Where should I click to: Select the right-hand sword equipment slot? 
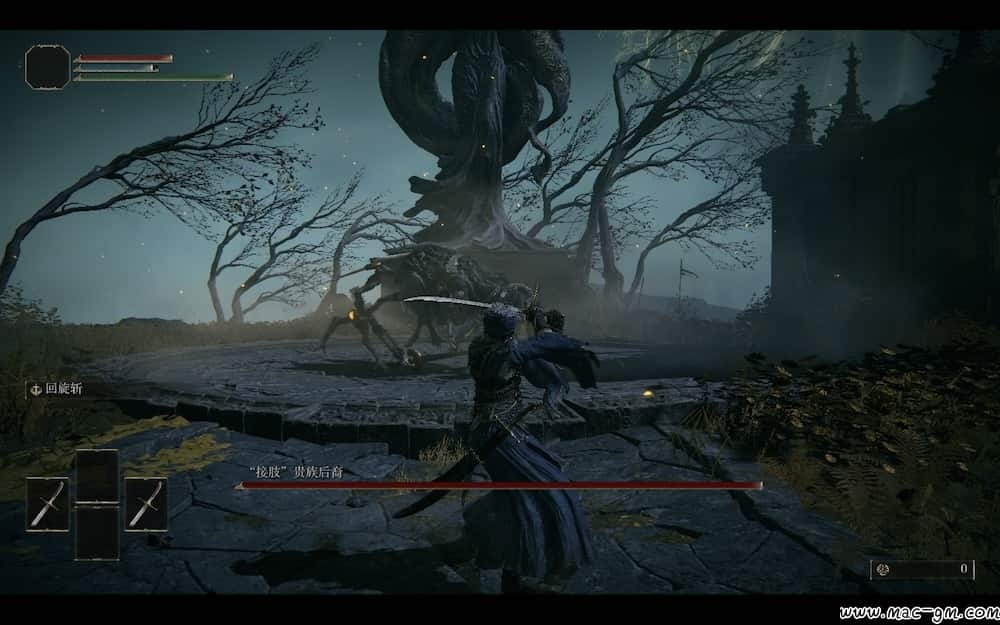(146, 503)
